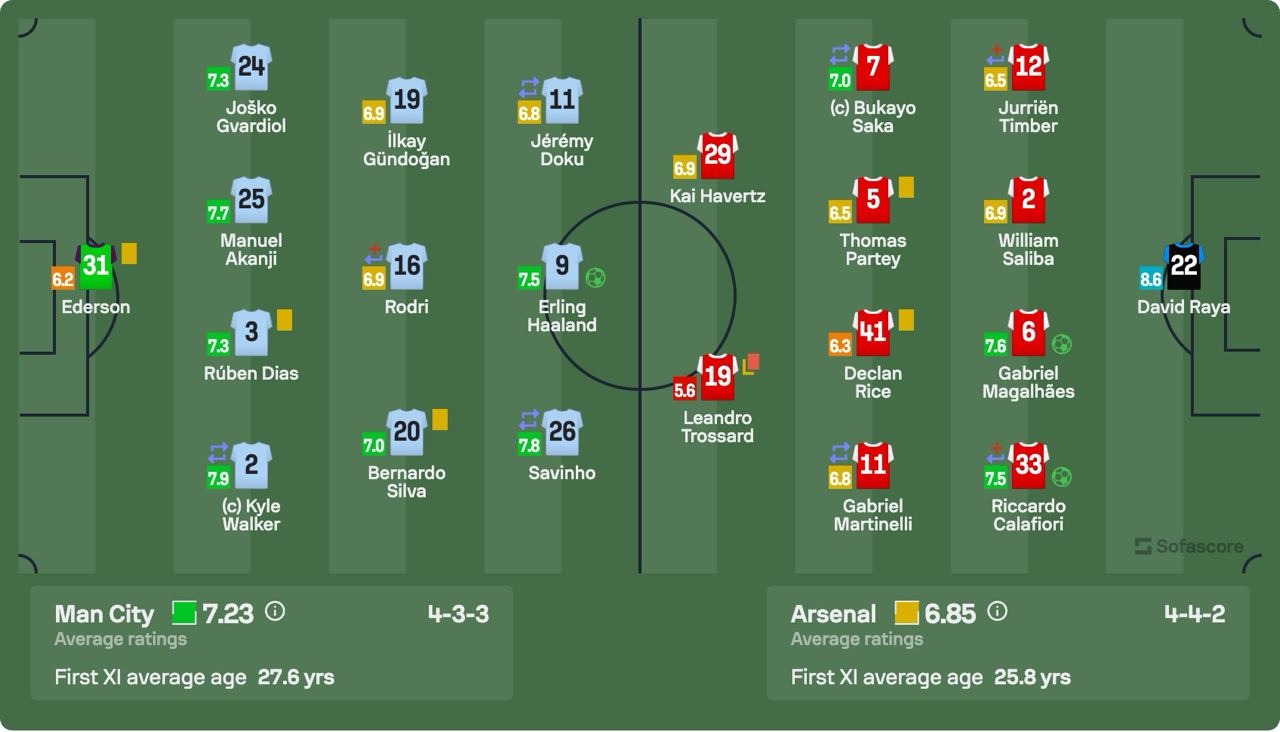This screenshot has width=1280, height=732.
Task: Select Kai Havertz's number 29 shirt
Action: coord(717,155)
